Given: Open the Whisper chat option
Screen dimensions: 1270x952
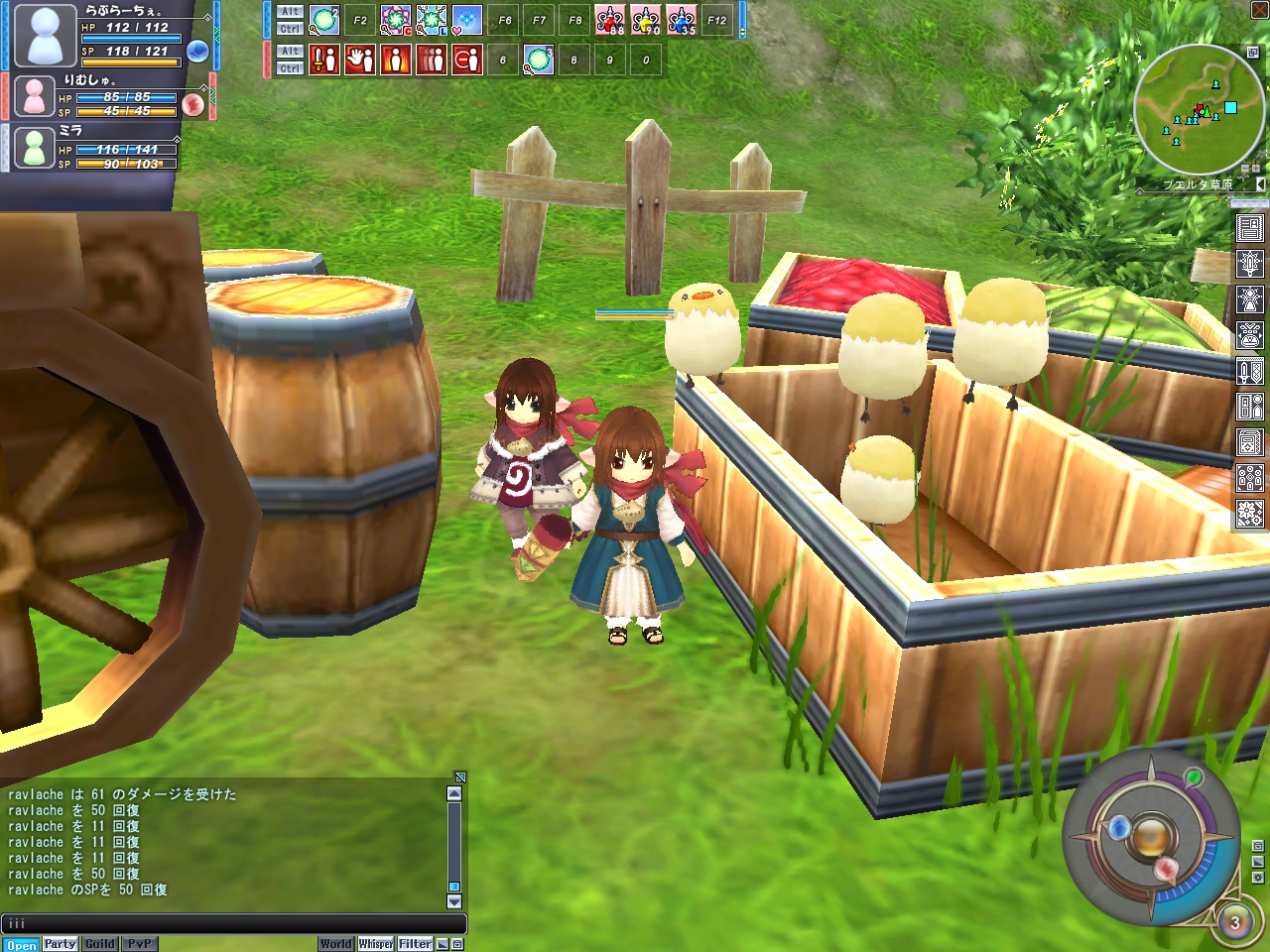Looking at the screenshot, I should 376,944.
